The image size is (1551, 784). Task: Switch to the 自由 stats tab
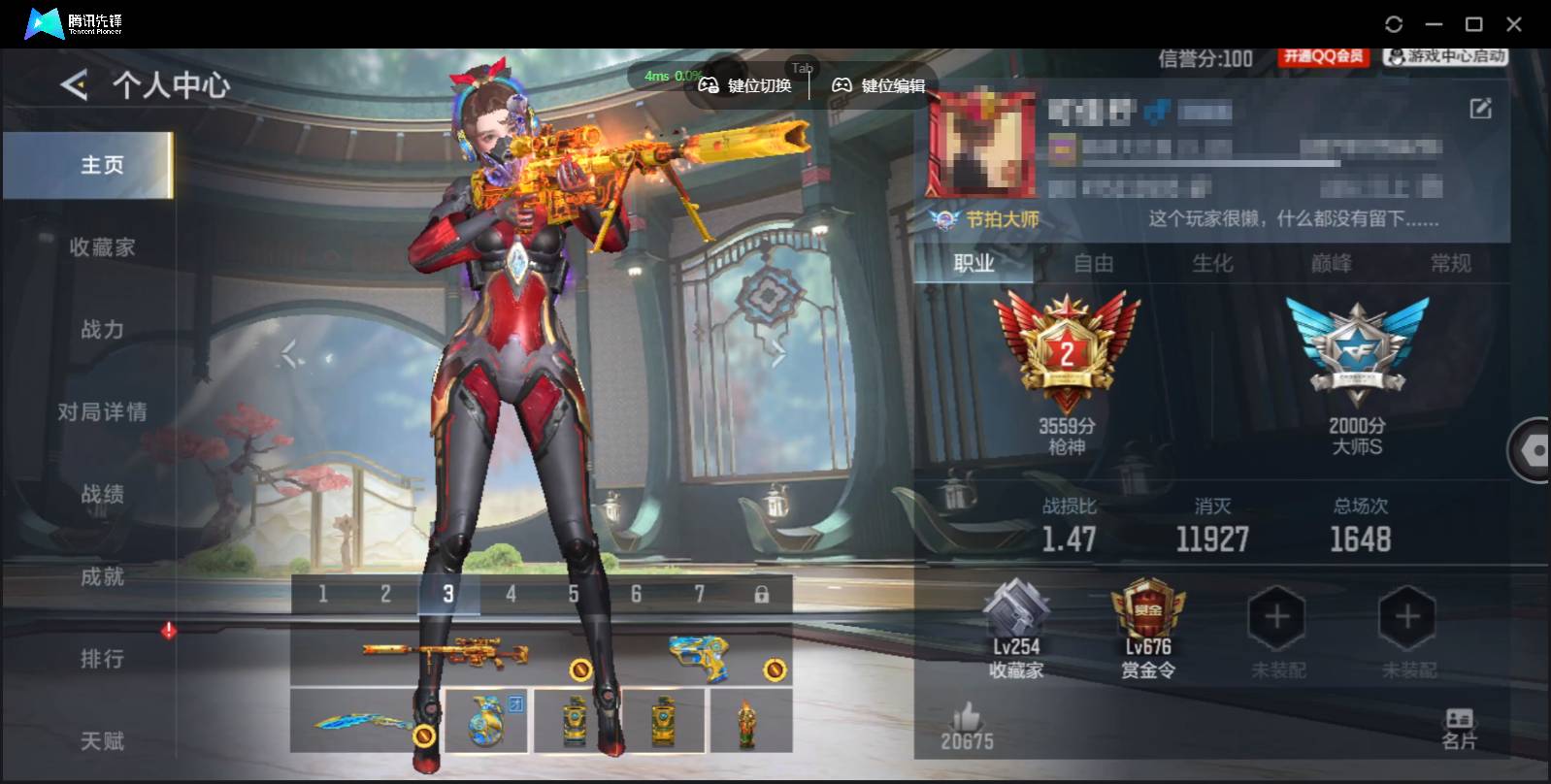[1093, 264]
